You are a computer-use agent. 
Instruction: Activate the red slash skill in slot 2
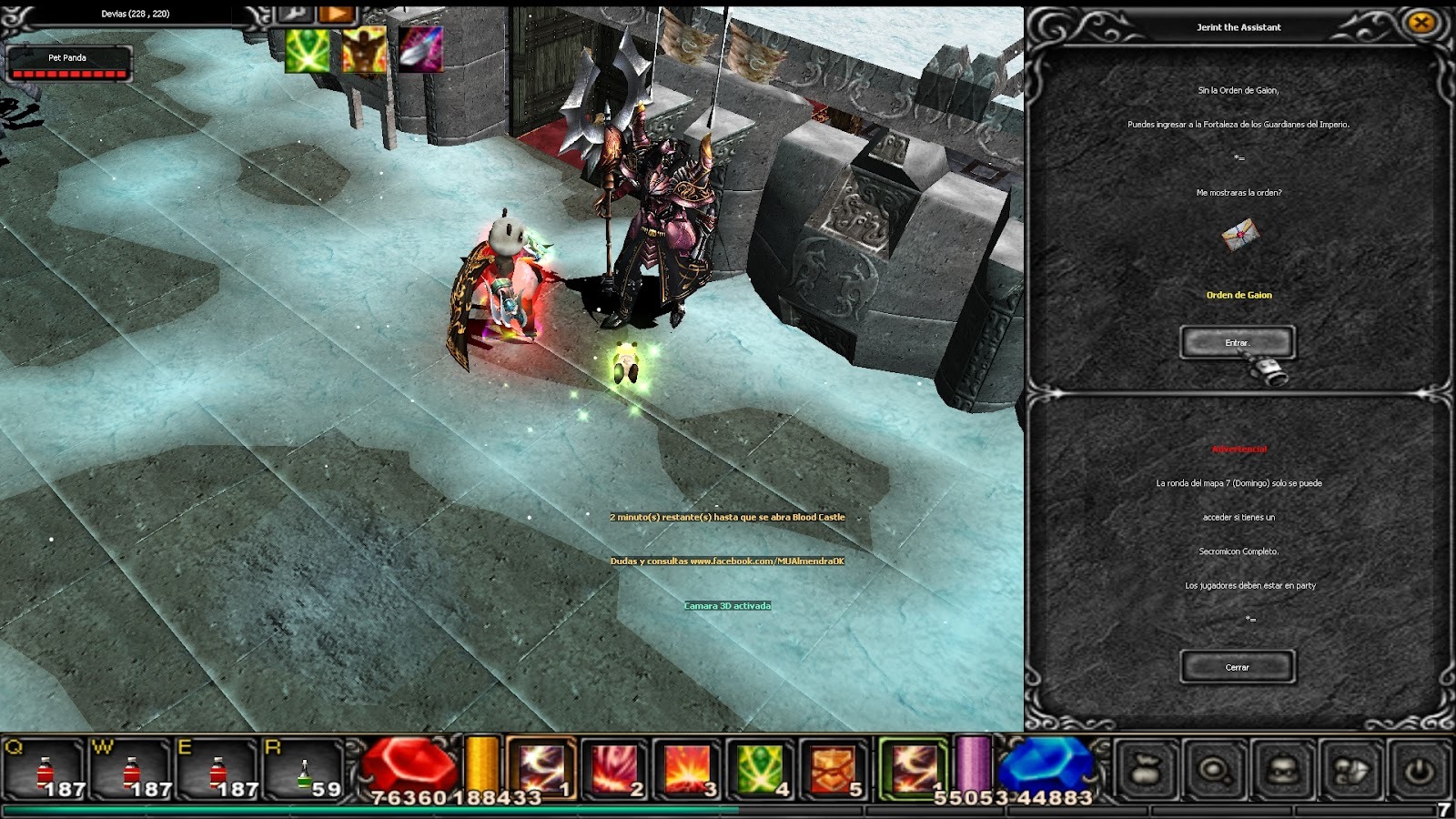click(615, 769)
